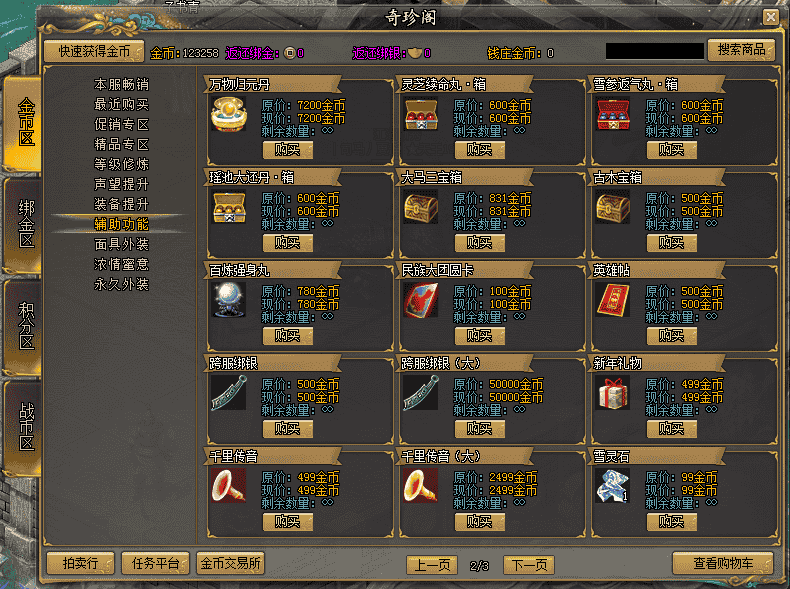Close the 奇珍阁 shop window
Image resolution: width=790 pixels, height=589 pixels.
pos(770,17)
